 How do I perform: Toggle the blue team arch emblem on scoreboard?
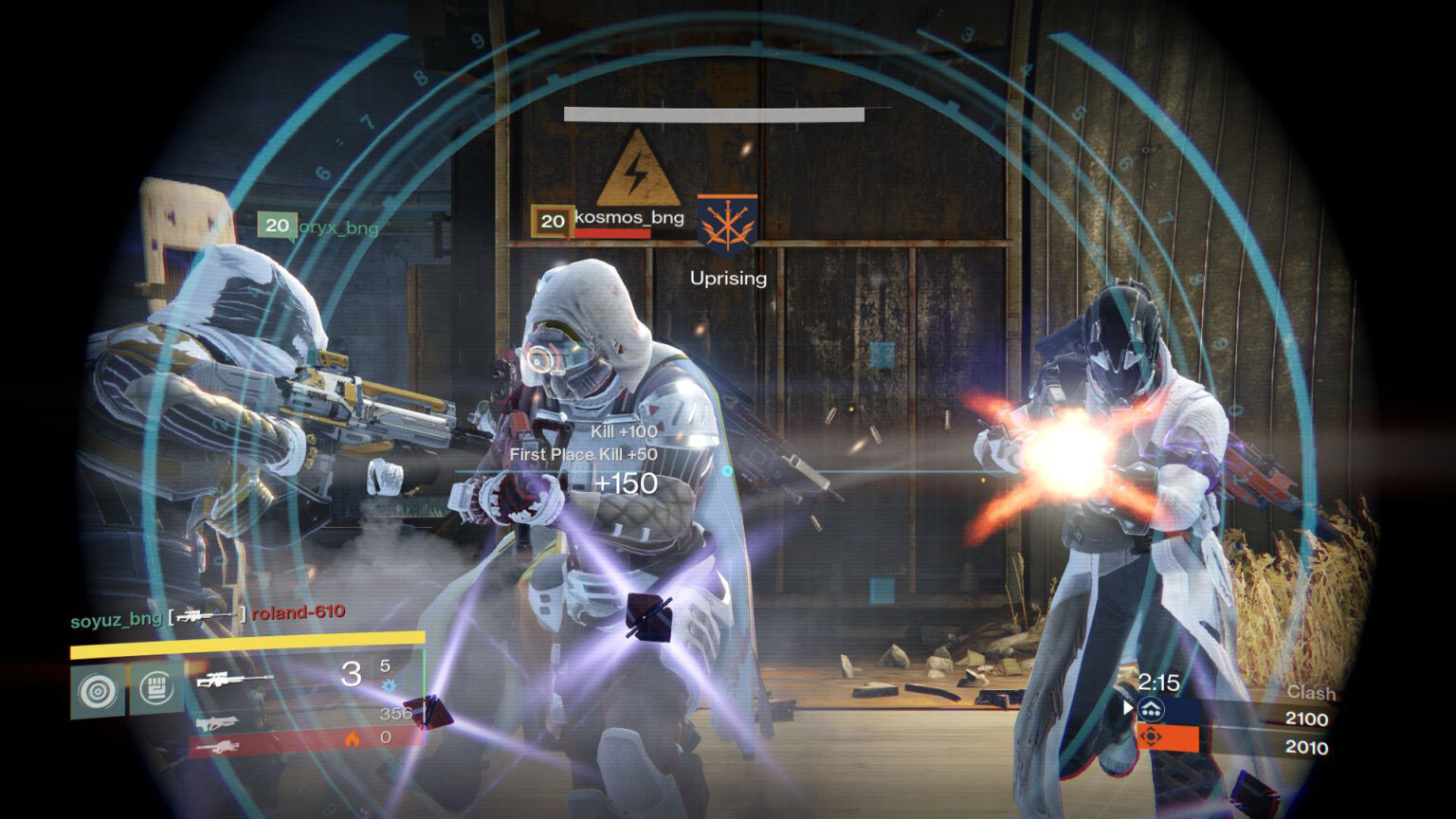coord(1152,707)
